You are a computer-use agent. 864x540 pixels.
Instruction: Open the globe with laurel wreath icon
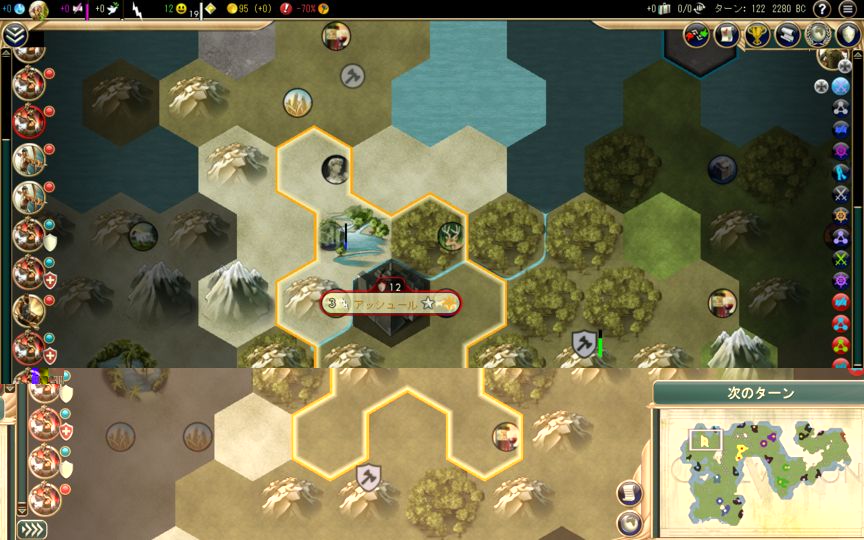pos(819,35)
